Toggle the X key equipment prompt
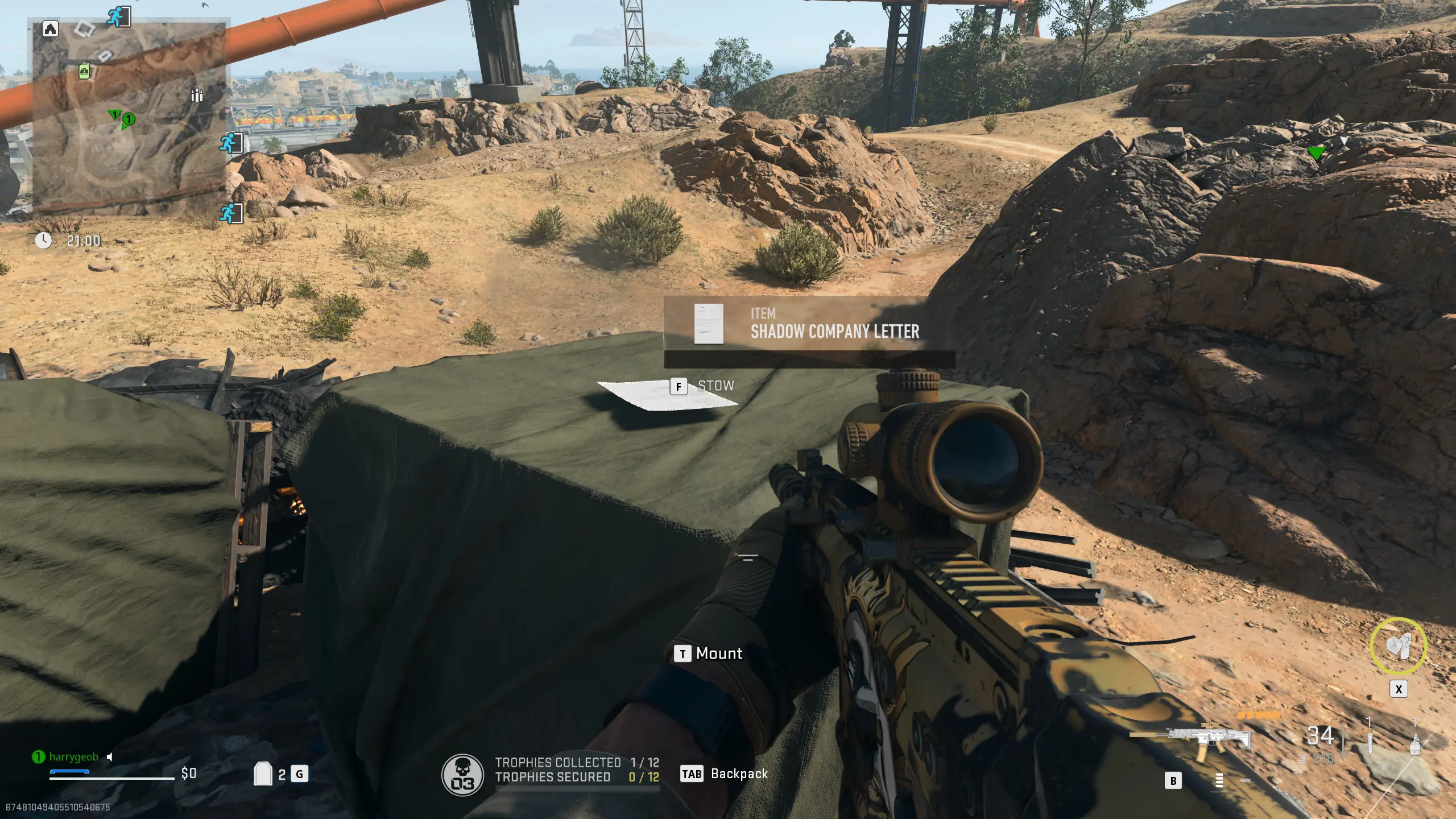Viewport: 1456px width, 819px height. click(1399, 689)
